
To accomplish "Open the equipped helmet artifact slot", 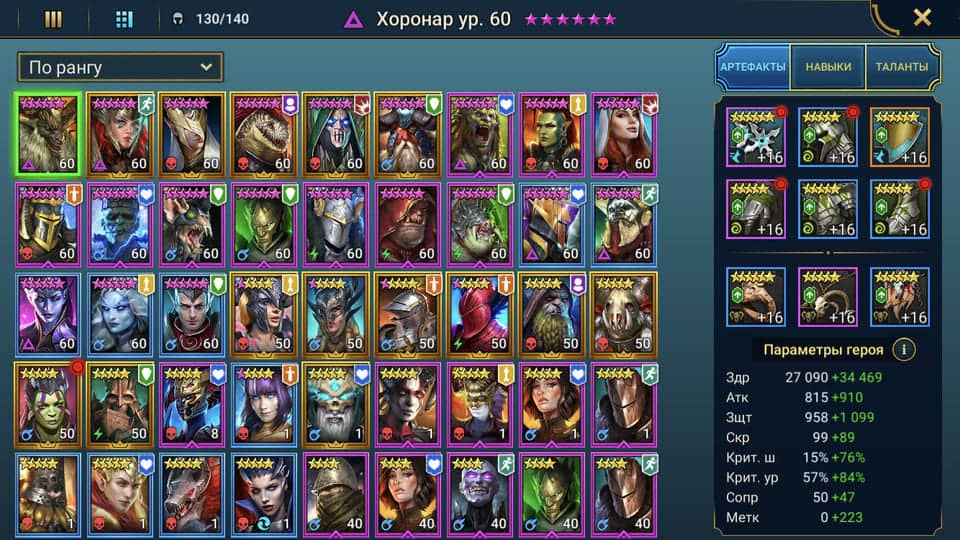I will point(827,137).
